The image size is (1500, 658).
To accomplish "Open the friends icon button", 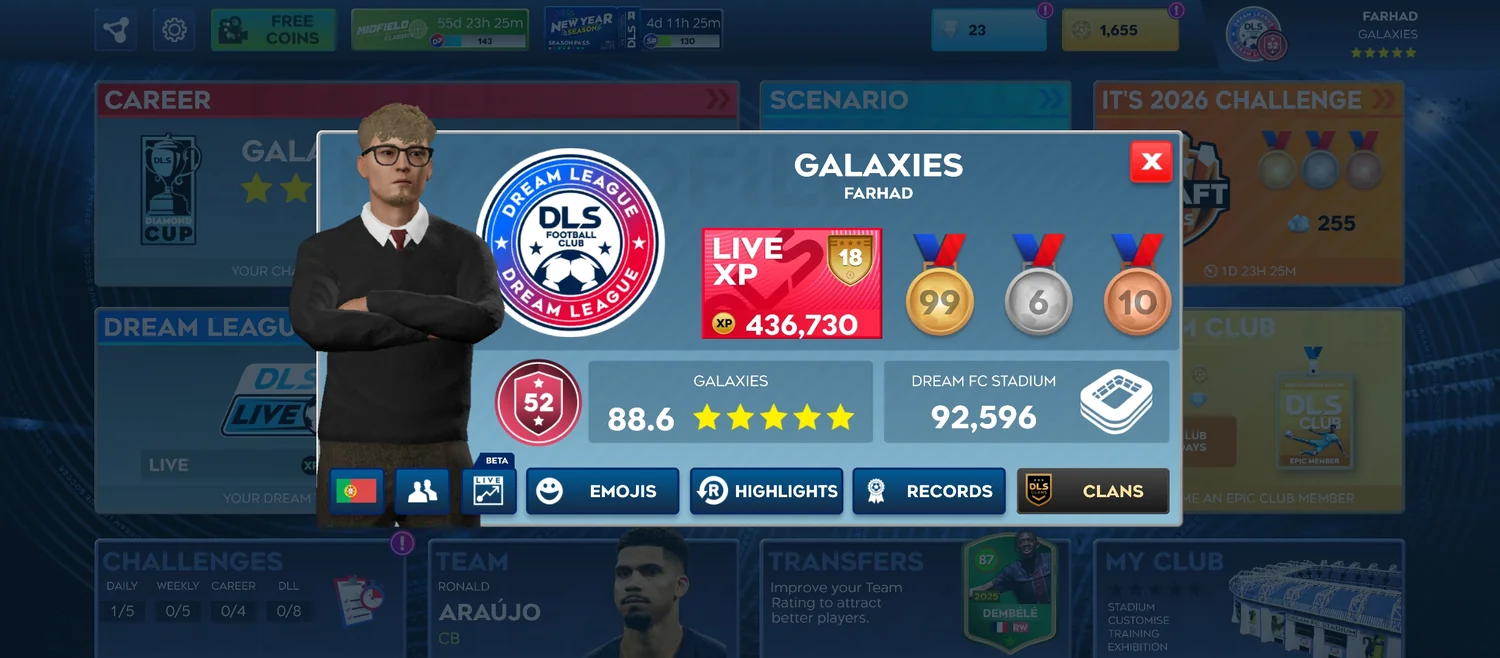I will (x=422, y=491).
